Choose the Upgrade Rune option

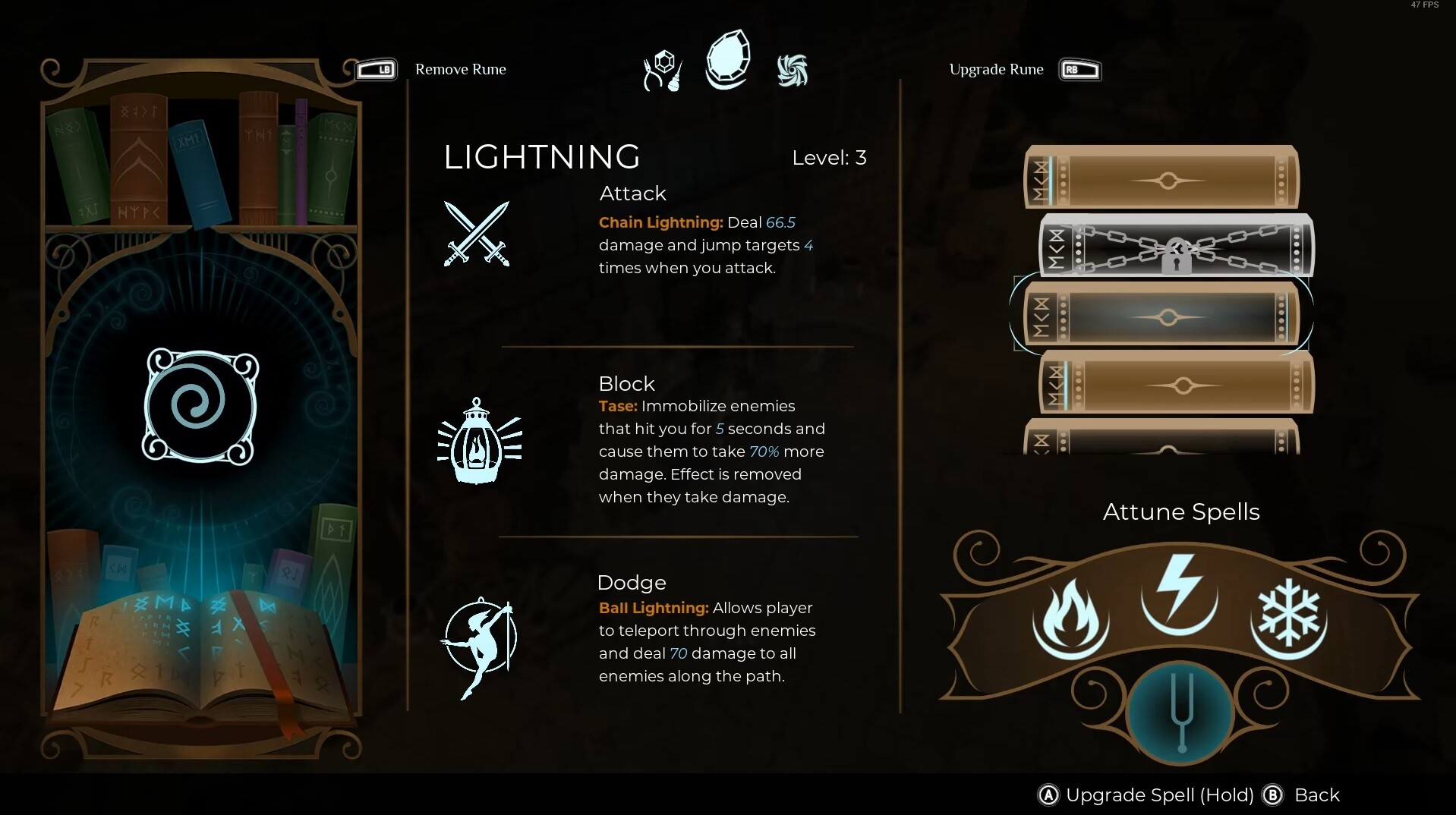[x=996, y=70]
